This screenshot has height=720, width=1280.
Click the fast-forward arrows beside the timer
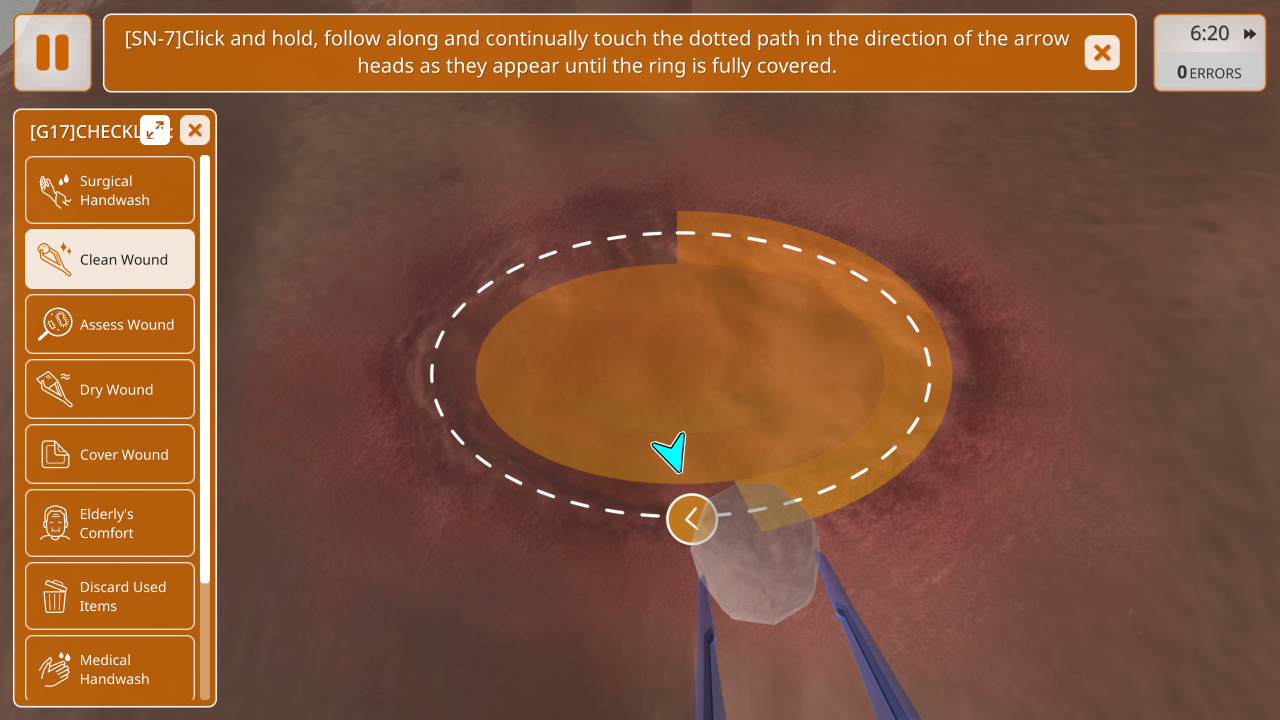tap(1250, 34)
